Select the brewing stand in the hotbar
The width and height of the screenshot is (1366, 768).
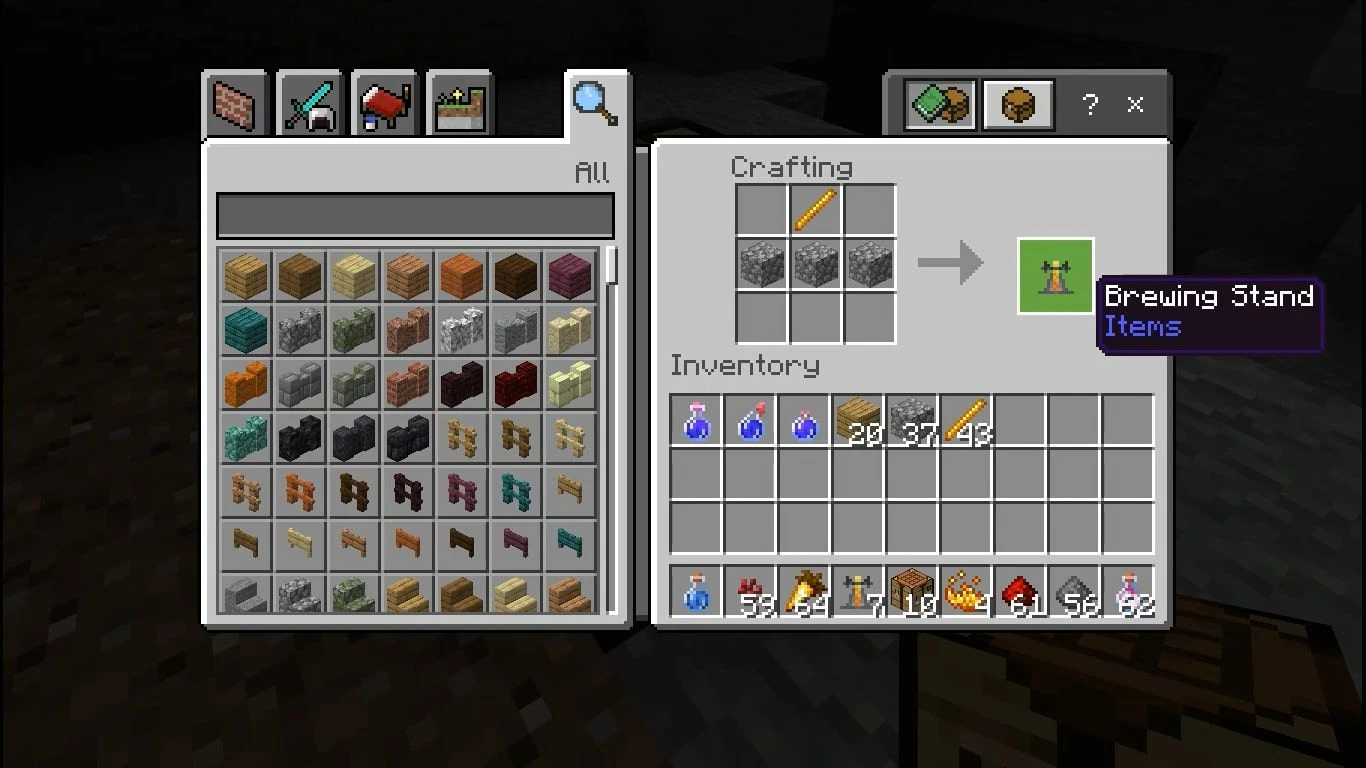point(857,592)
